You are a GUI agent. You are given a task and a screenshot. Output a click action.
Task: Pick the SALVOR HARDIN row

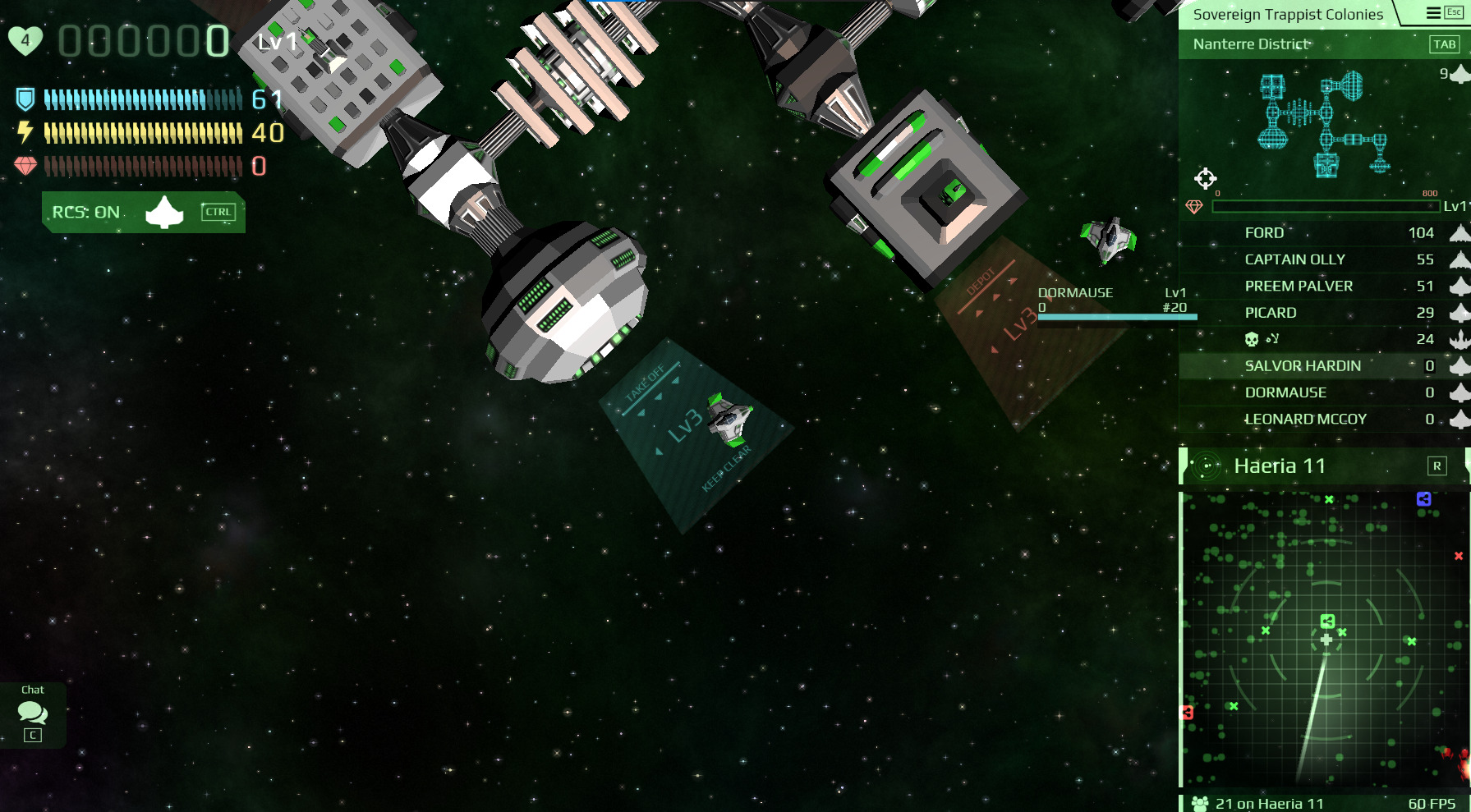[x=1324, y=366]
